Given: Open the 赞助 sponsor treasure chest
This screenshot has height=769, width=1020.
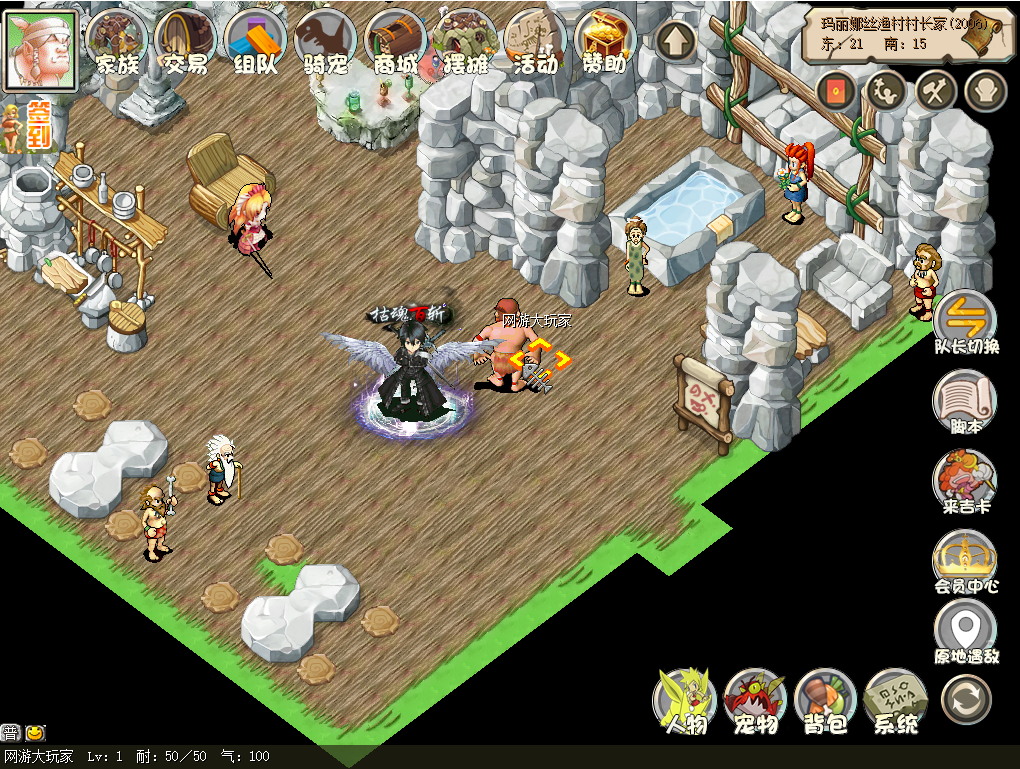Looking at the screenshot, I should tap(605, 42).
